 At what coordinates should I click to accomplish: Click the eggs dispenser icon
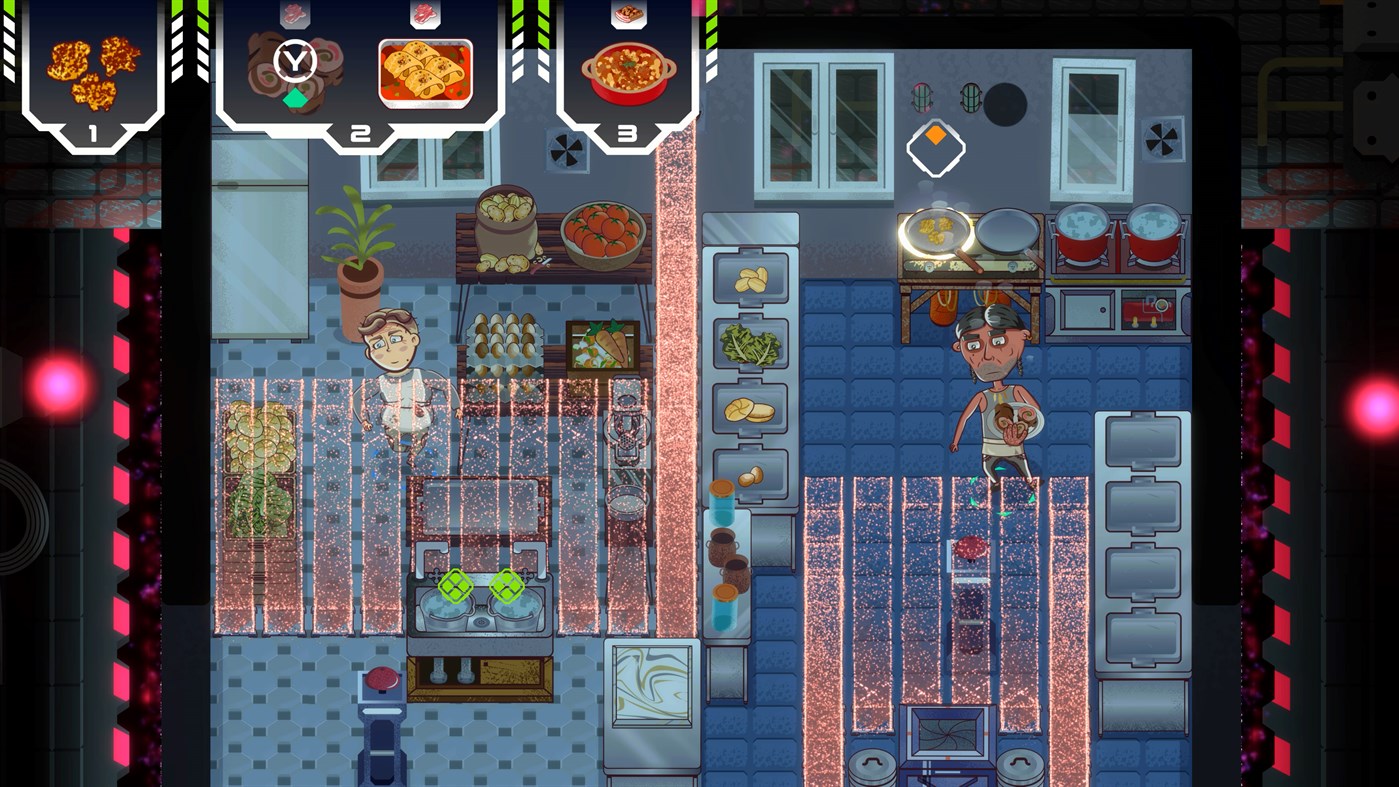(x=752, y=477)
